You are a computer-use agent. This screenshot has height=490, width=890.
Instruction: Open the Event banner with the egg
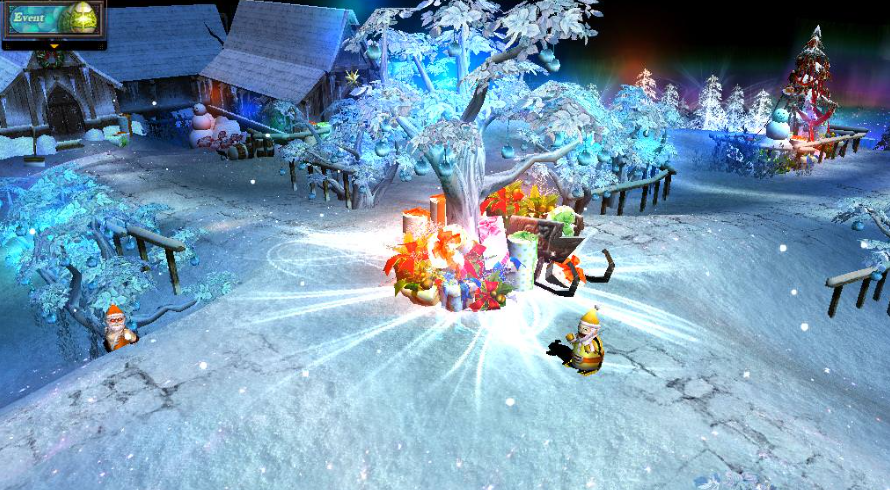pos(53,20)
